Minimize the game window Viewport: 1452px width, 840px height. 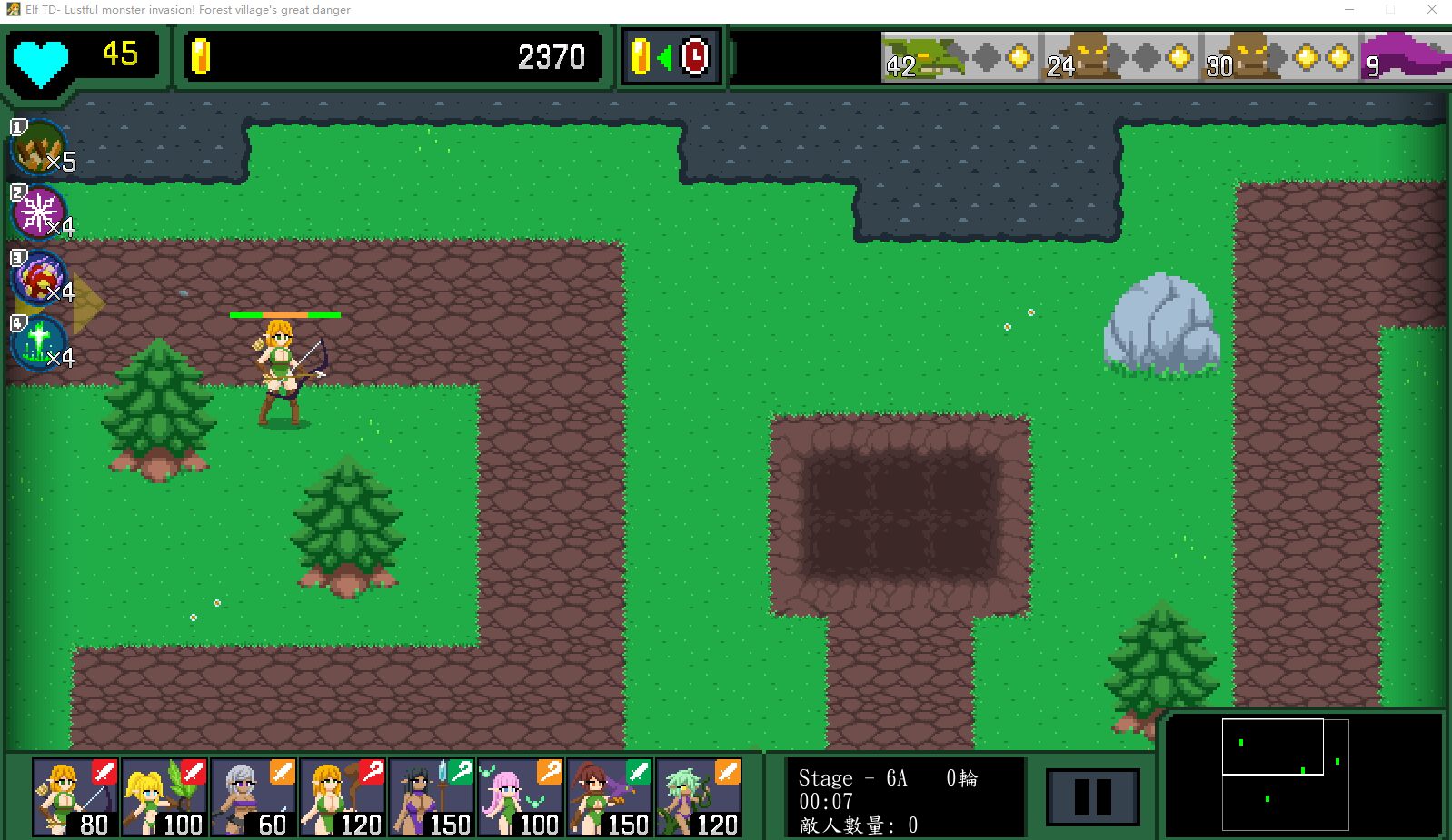tap(1349, 10)
